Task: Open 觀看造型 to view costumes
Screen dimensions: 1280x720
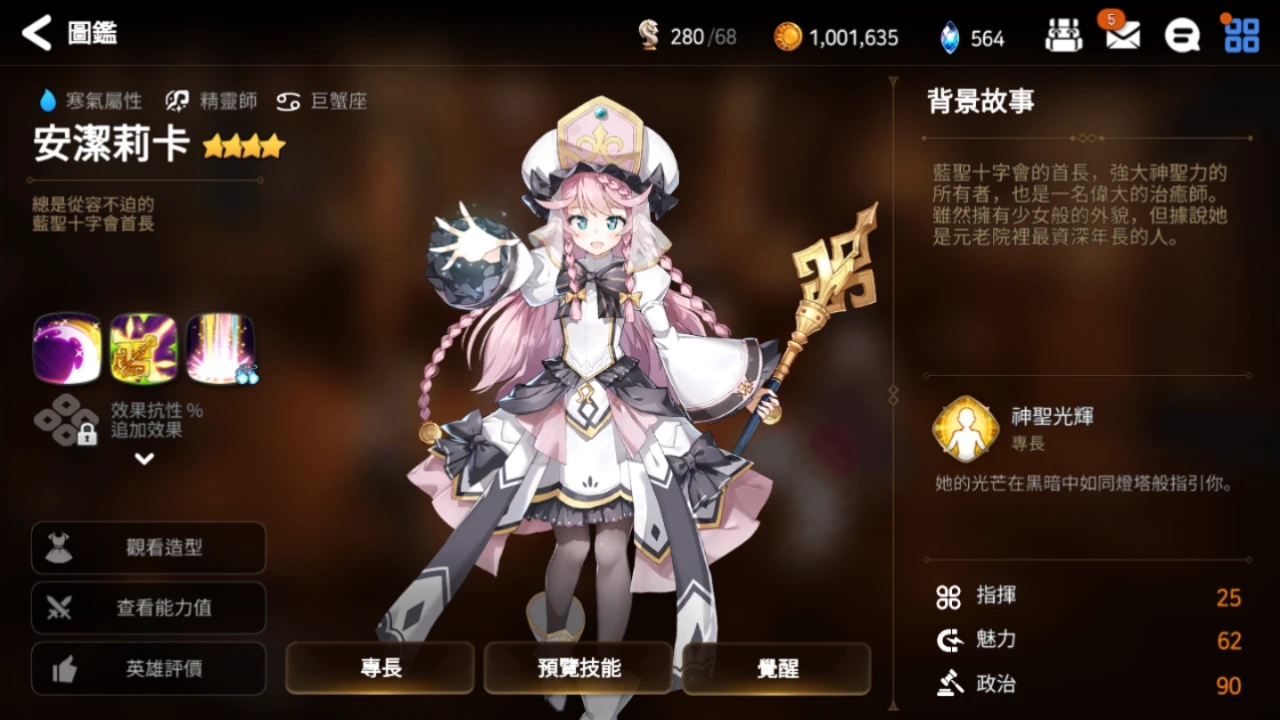Action: (x=148, y=547)
